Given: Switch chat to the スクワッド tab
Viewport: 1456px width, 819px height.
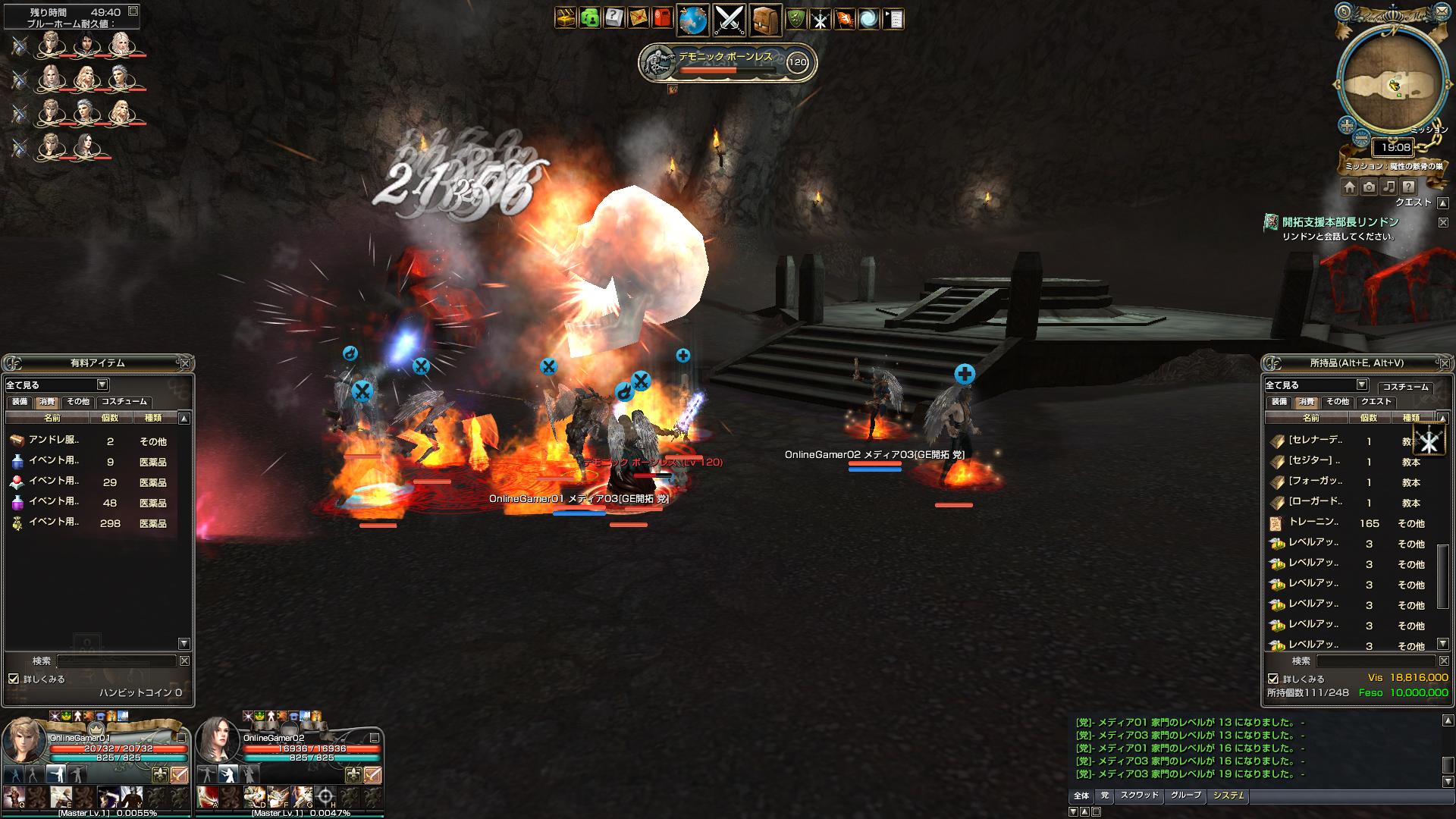Looking at the screenshot, I should (x=1139, y=795).
